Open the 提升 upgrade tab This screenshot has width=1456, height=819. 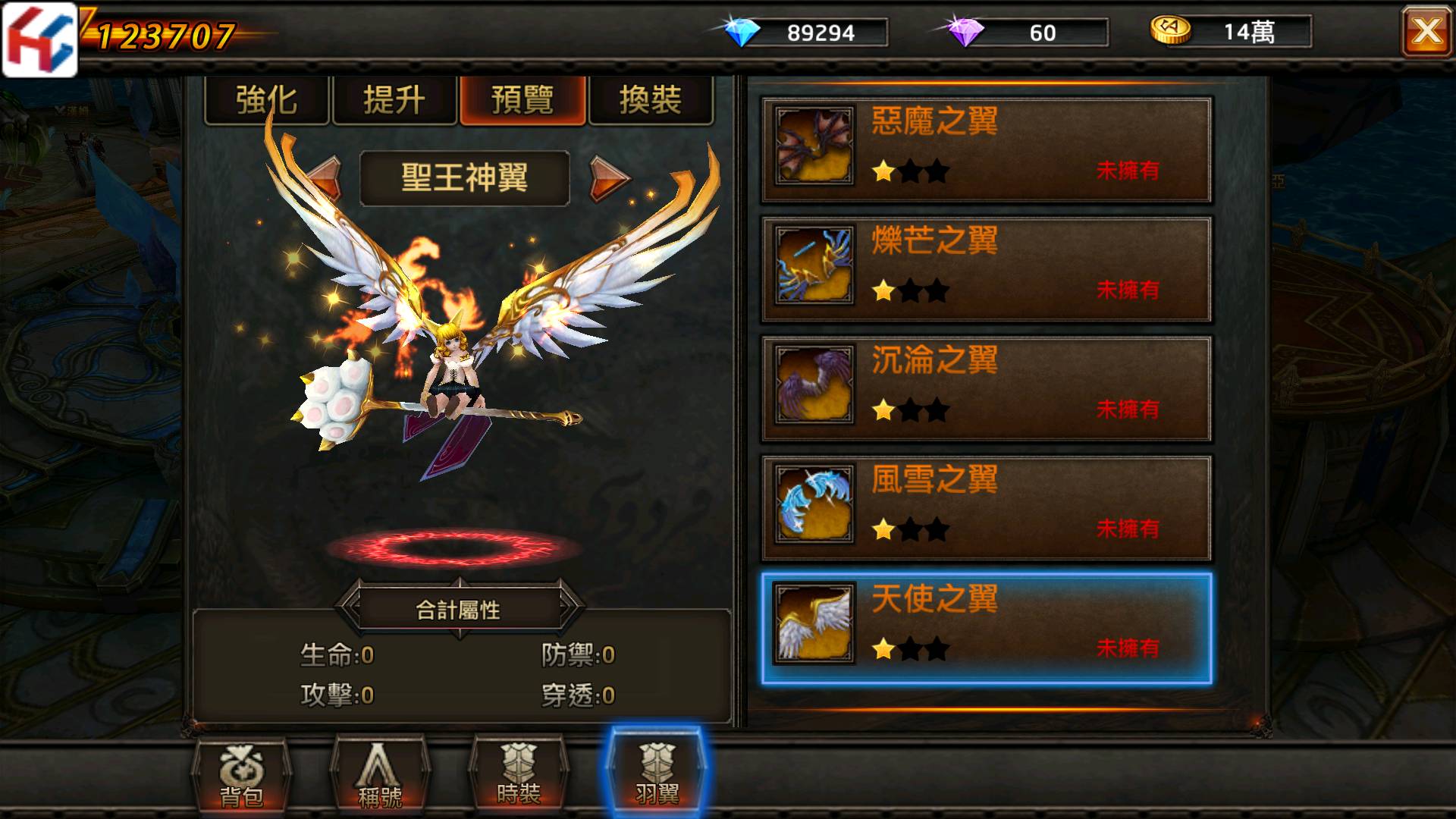(x=394, y=99)
